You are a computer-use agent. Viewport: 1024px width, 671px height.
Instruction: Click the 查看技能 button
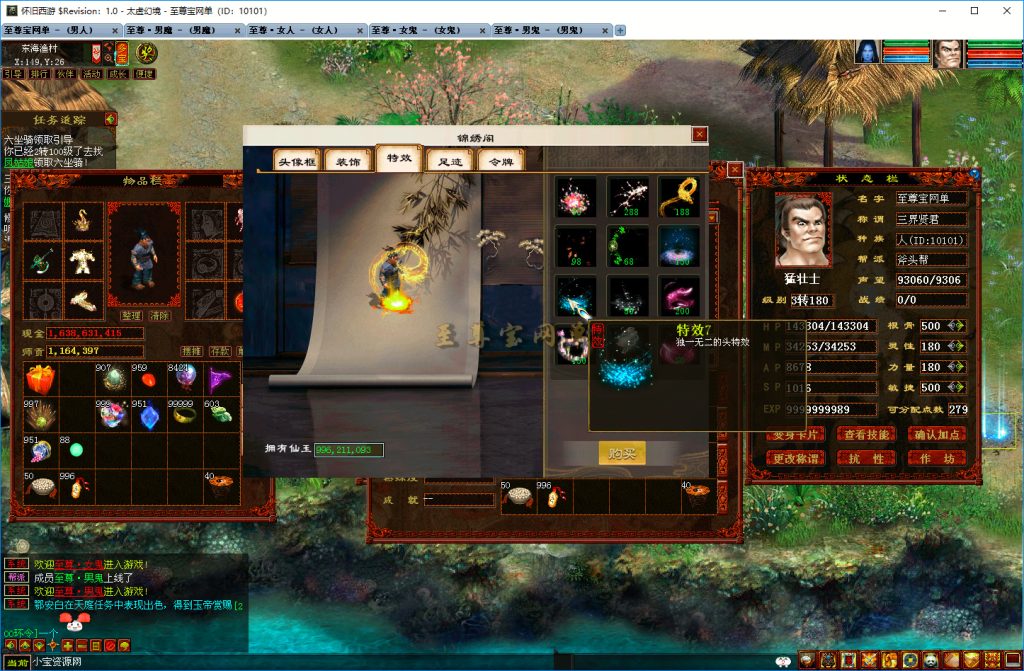coord(866,434)
